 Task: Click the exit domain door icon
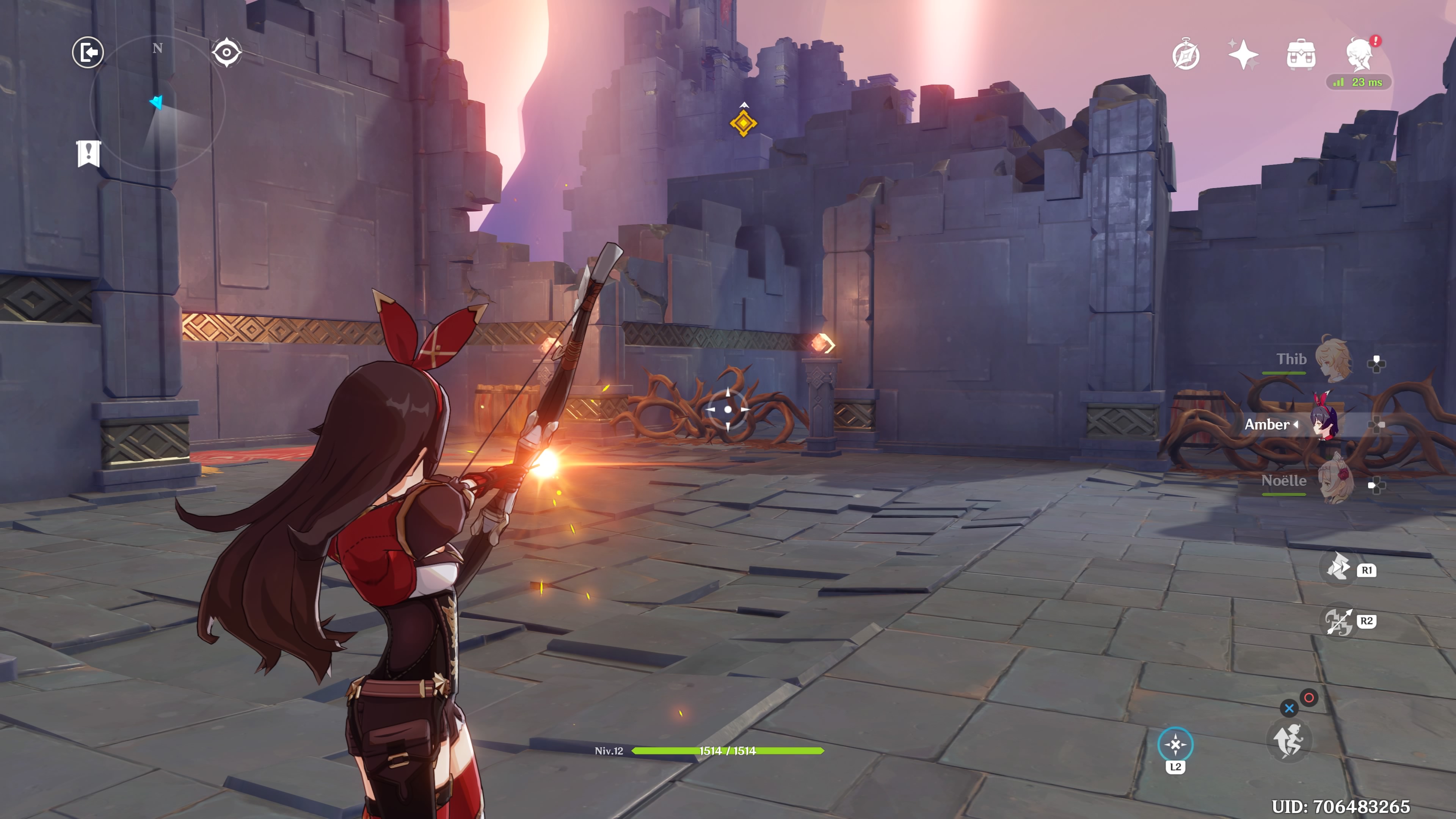pyautogui.click(x=88, y=53)
